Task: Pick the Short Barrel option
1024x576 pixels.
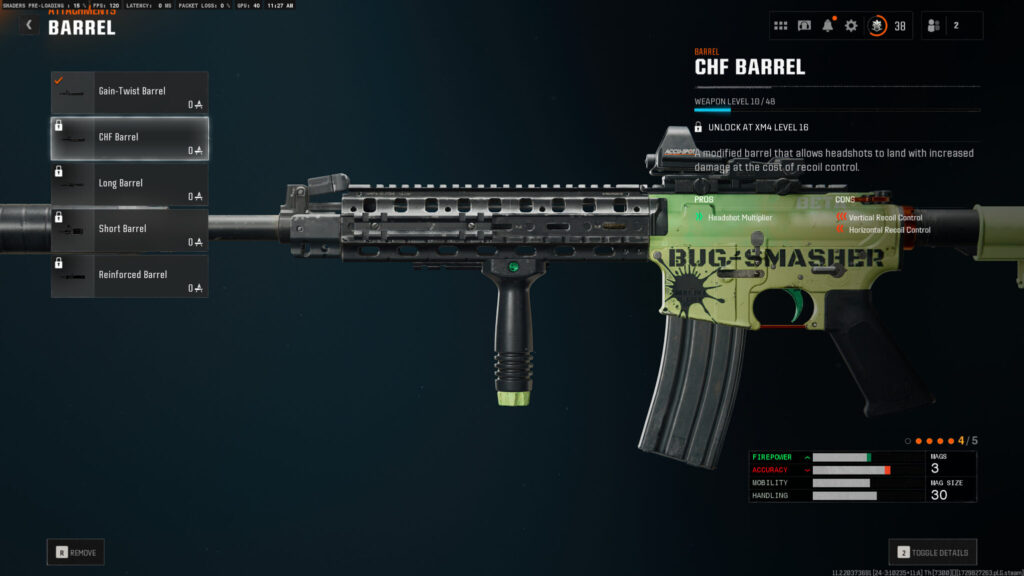Action: point(130,230)
